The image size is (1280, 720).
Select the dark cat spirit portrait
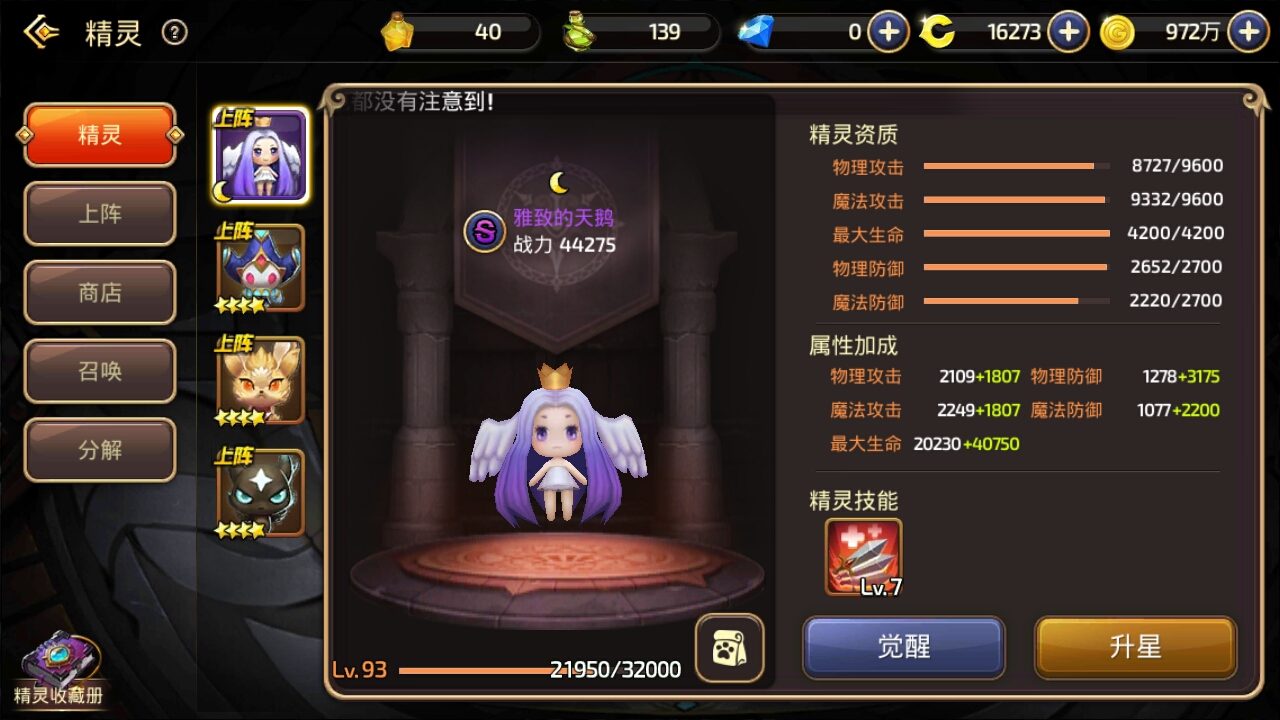pyautogui.click(x=261, y=493)
